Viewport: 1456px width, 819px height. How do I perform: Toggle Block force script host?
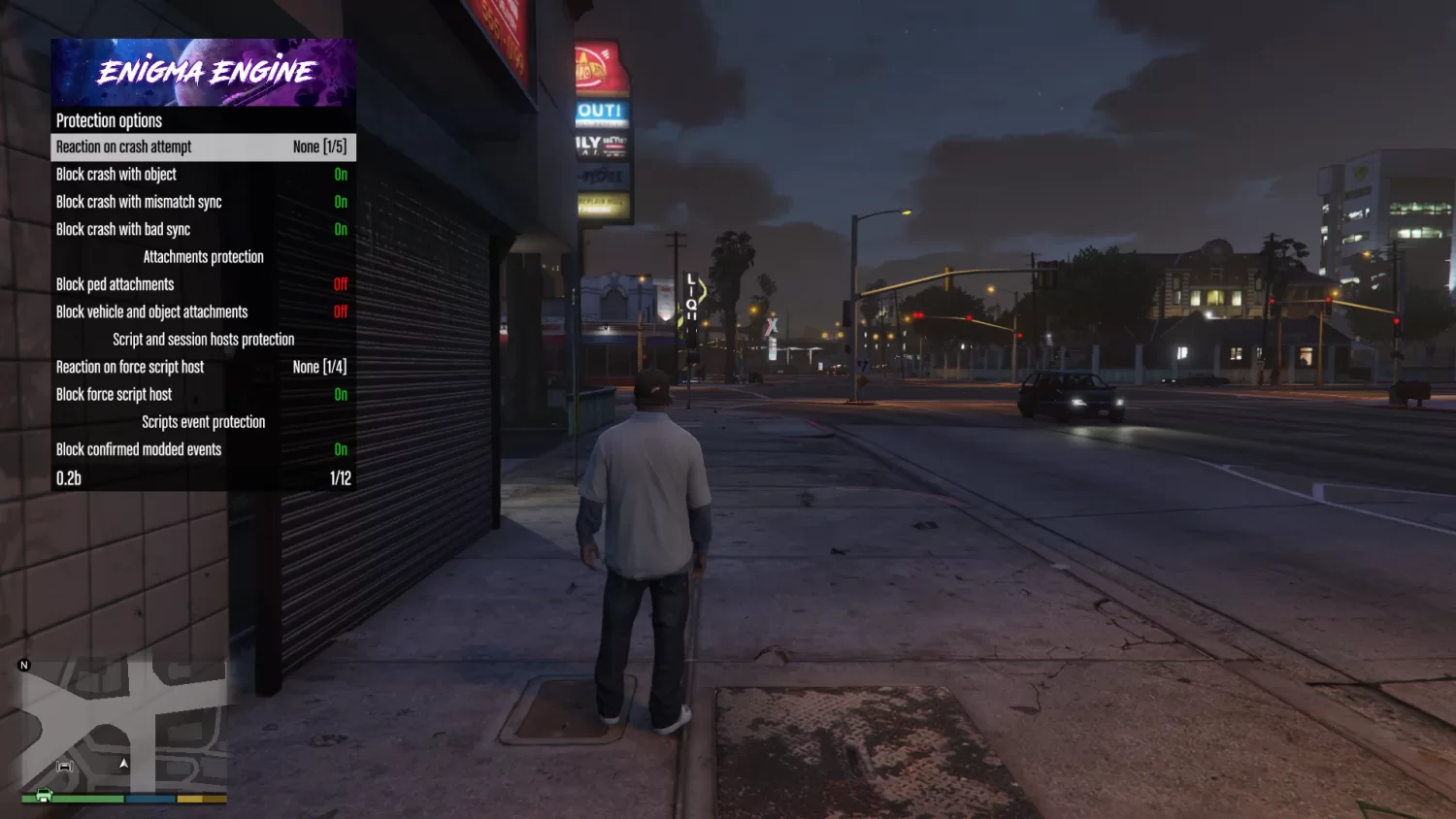(x=203, y=395)
